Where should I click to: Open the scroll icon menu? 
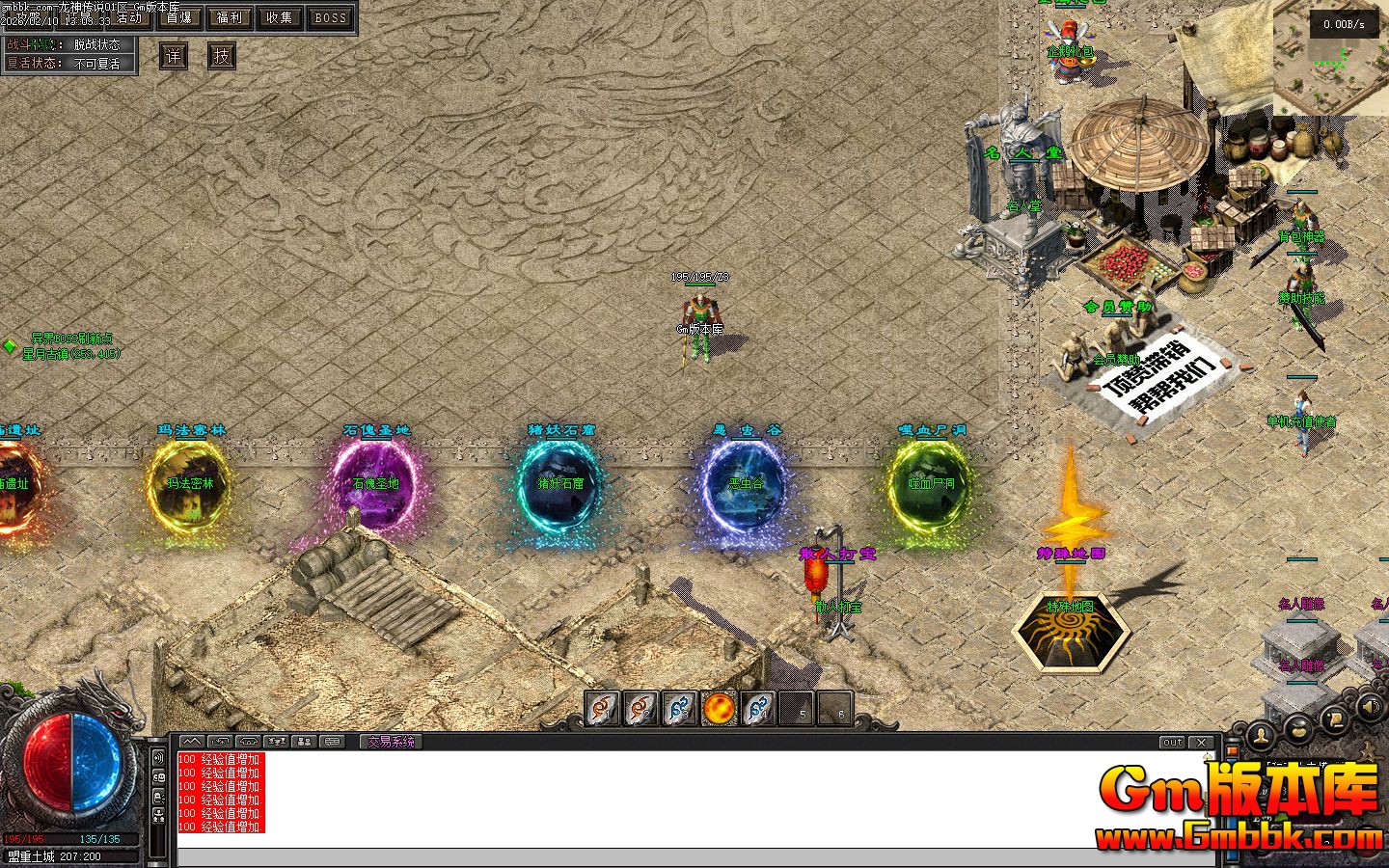coord(1335,719)
